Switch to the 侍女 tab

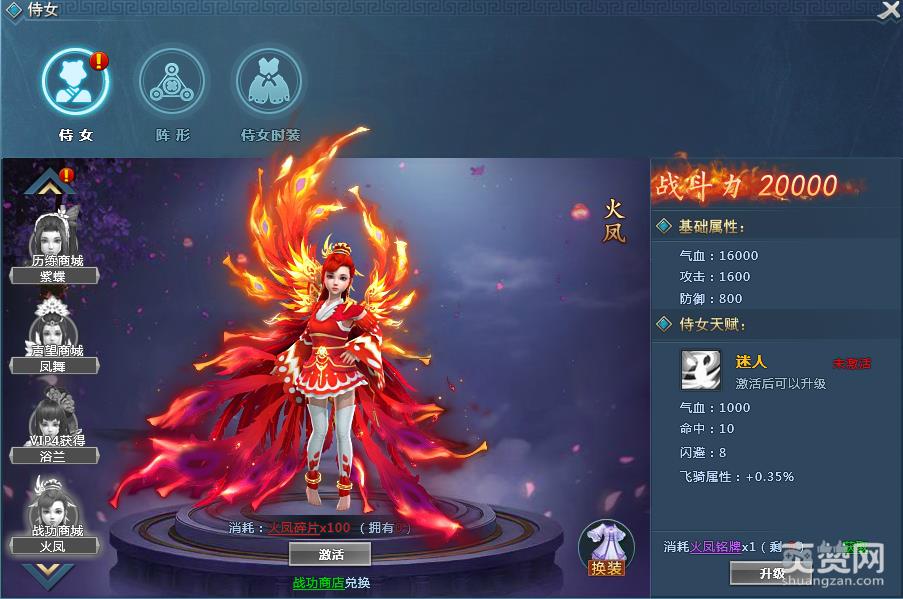75,83
